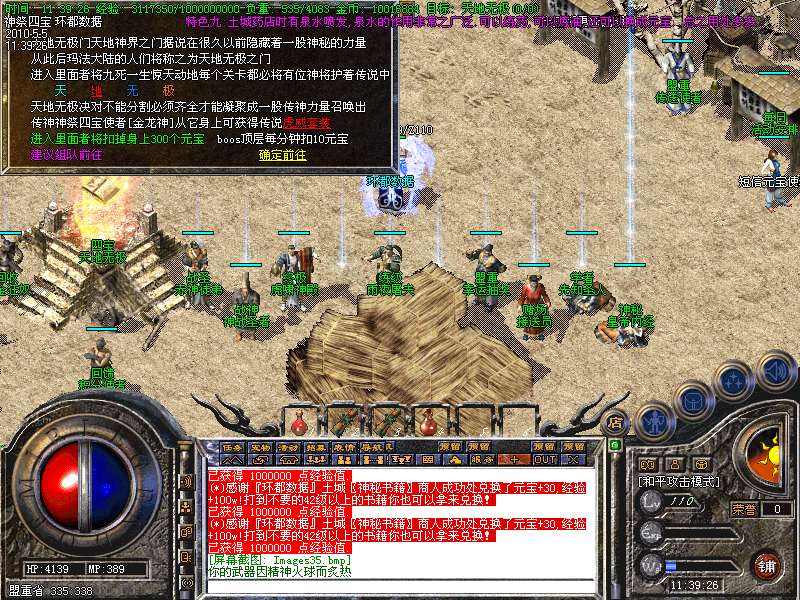Open the 任务 quest button
This screenshot has width=800, height=600.
click(232, 446)
